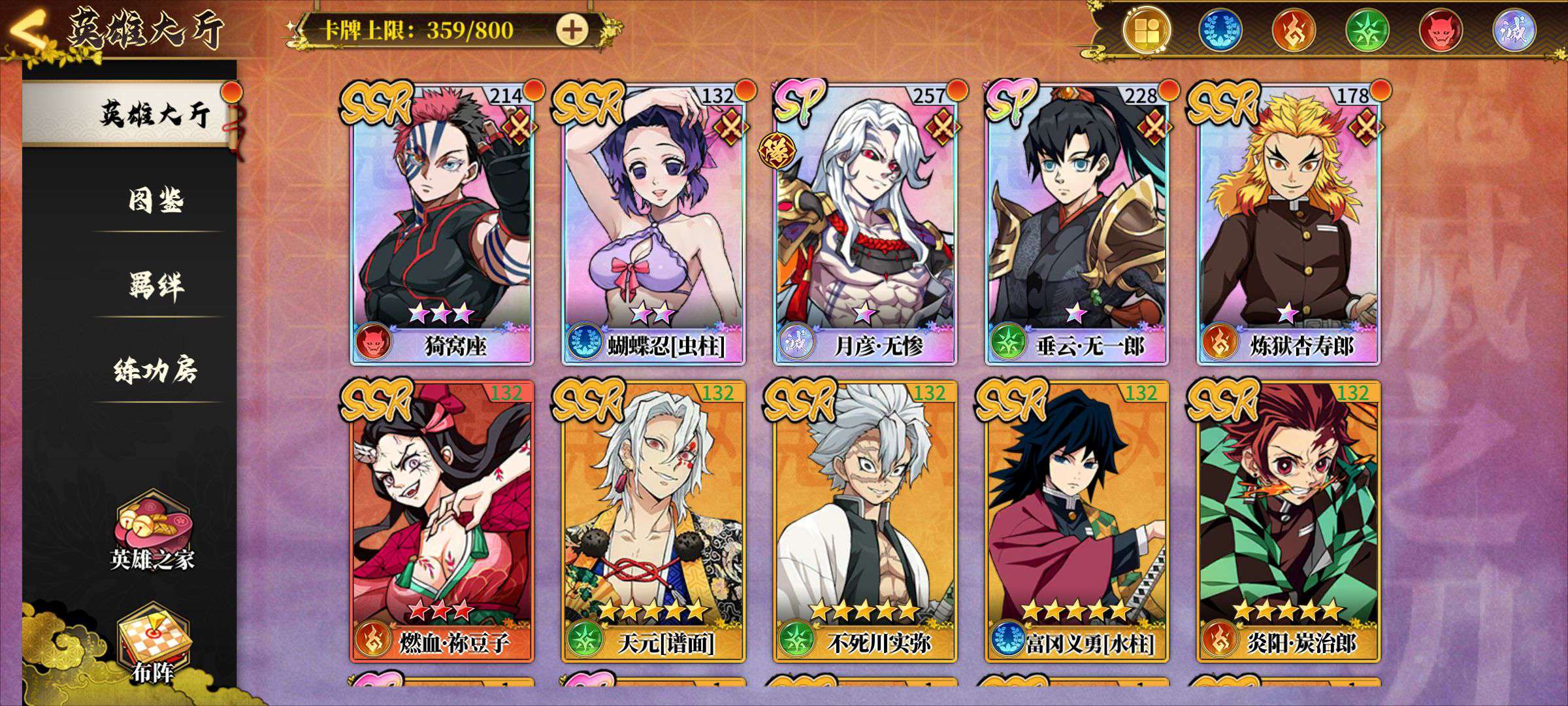The height and width of the screenshot is (706, 1568).
Task: Filter heroes by blue water element
Action: 1220,31
